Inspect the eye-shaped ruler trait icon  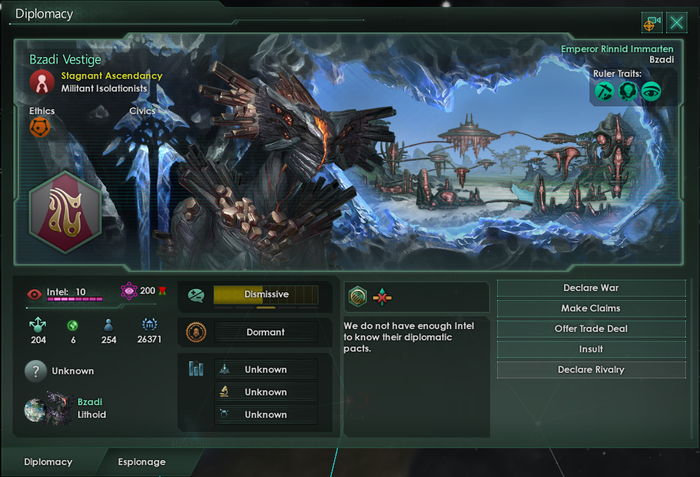tap(651, 91)
